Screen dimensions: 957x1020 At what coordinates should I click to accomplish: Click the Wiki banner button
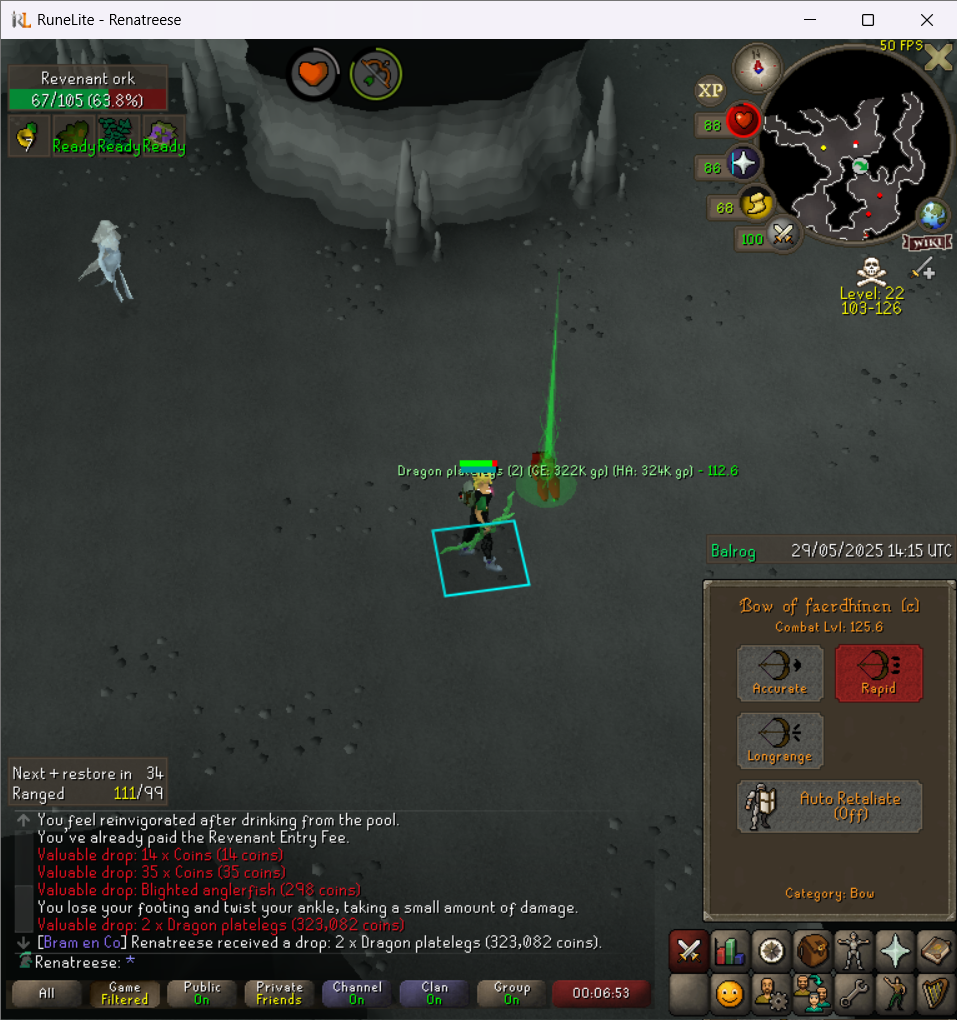(926, 243)
